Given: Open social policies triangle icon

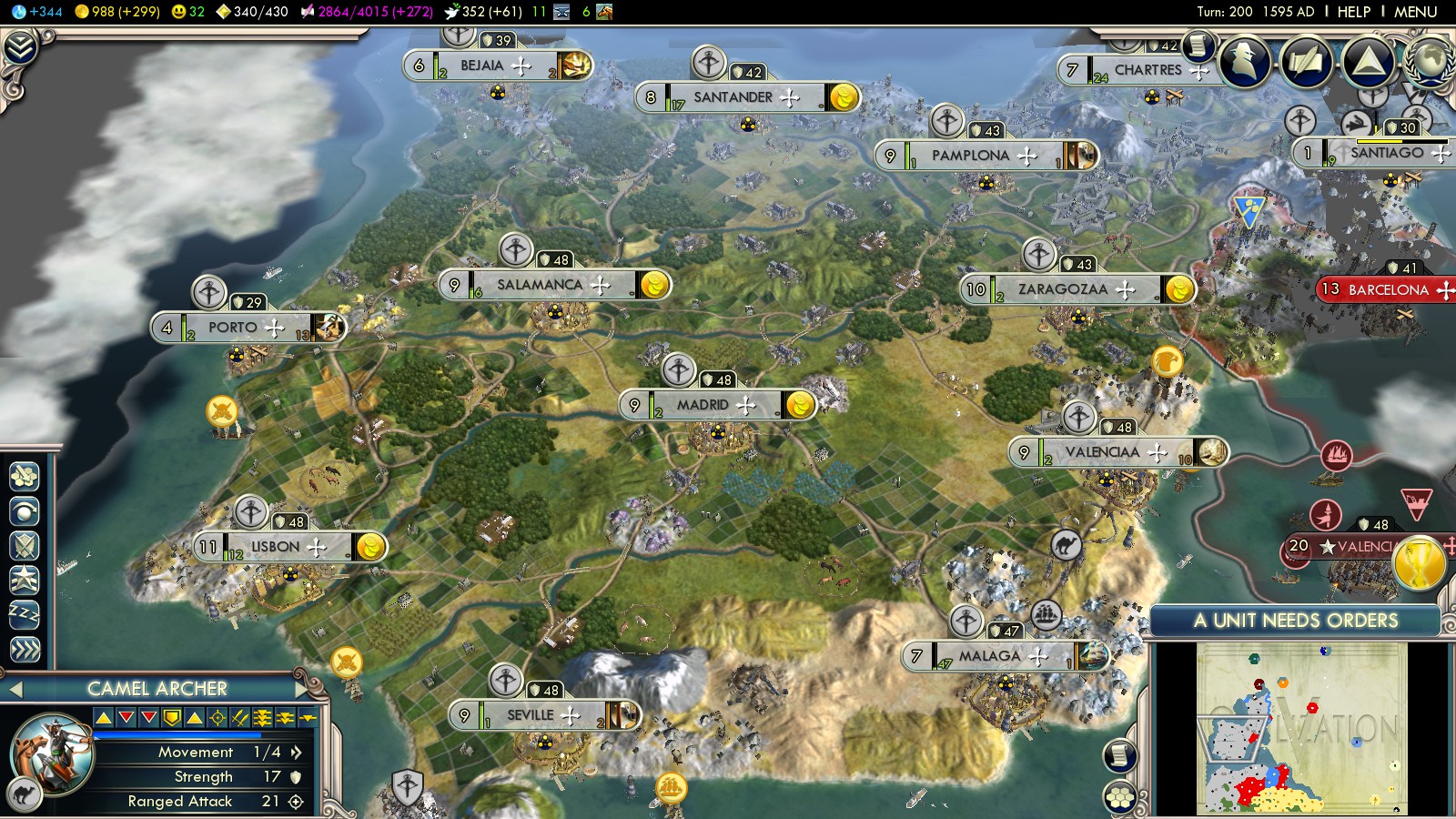Looking at the screenshot, I should (x=1368, y=62).
